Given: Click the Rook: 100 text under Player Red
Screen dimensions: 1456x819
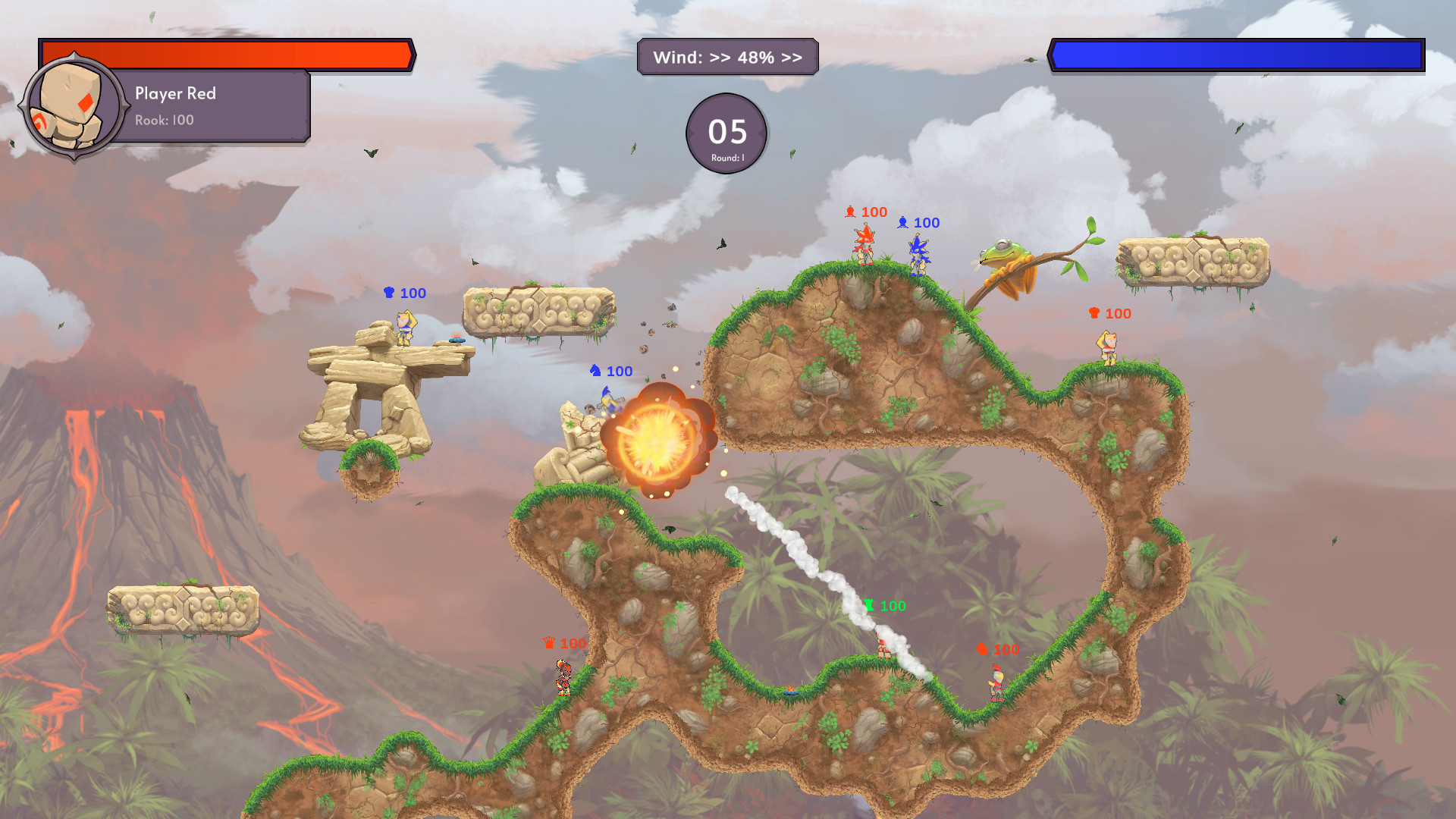Looking at the screenshot, I should point(164,120).
